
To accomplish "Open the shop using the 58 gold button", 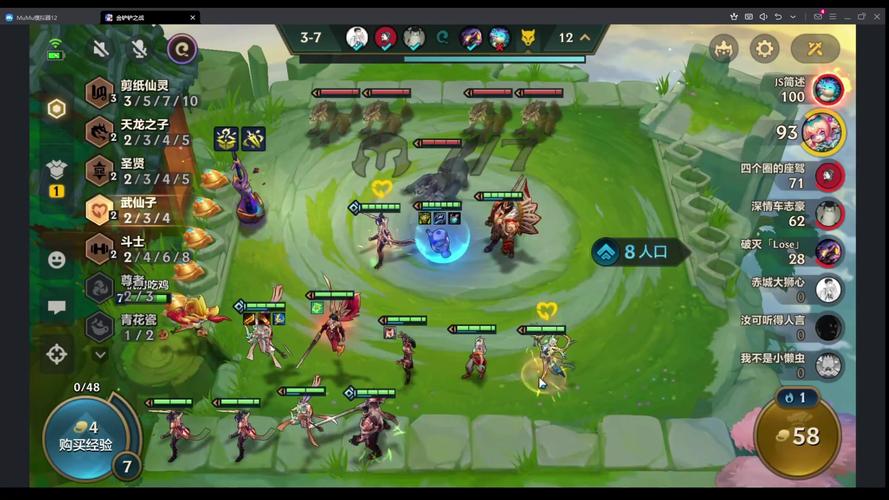I will (798, 436).
